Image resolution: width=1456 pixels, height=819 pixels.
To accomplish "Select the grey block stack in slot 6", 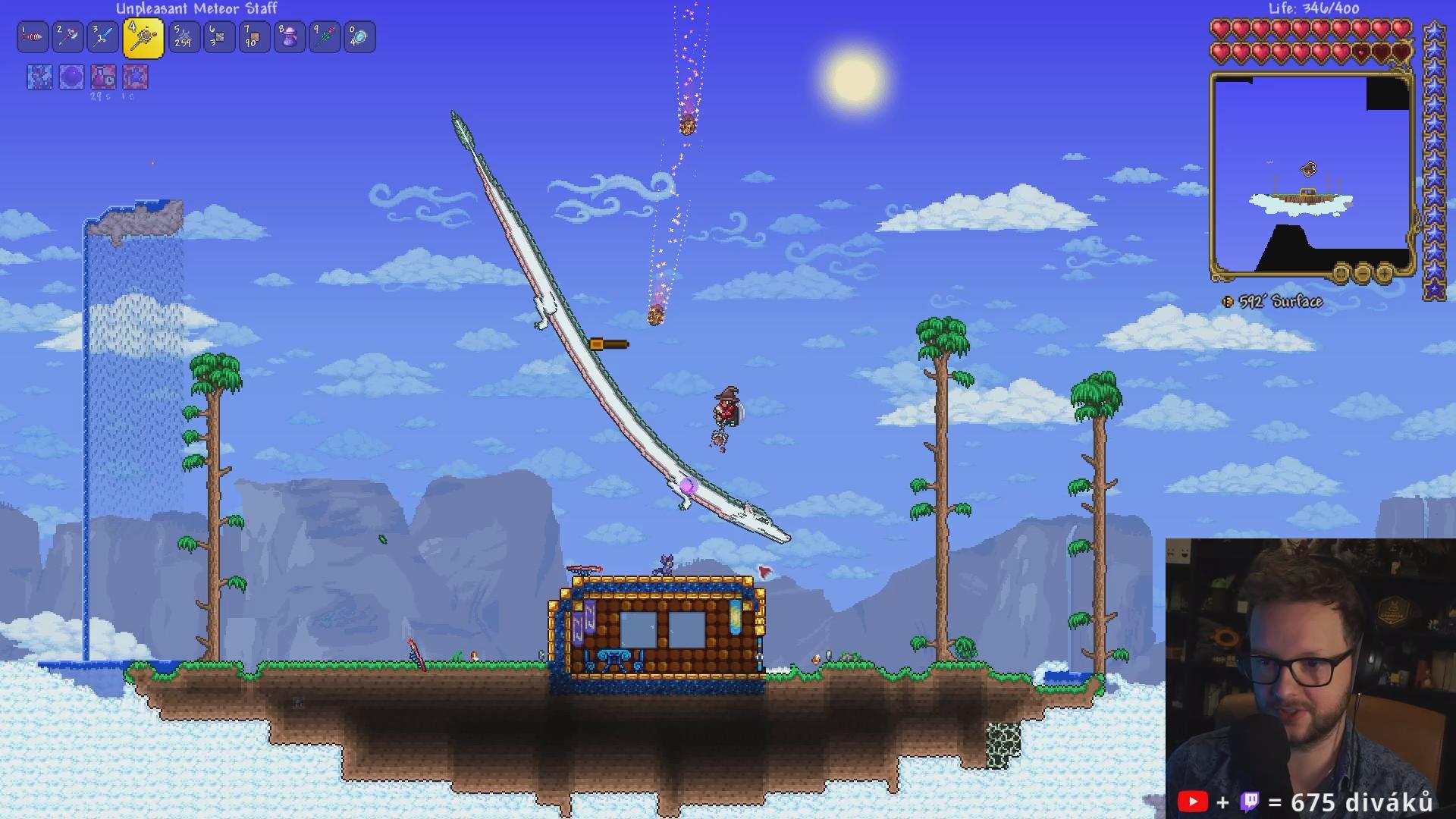I will (x=219, y=37).
